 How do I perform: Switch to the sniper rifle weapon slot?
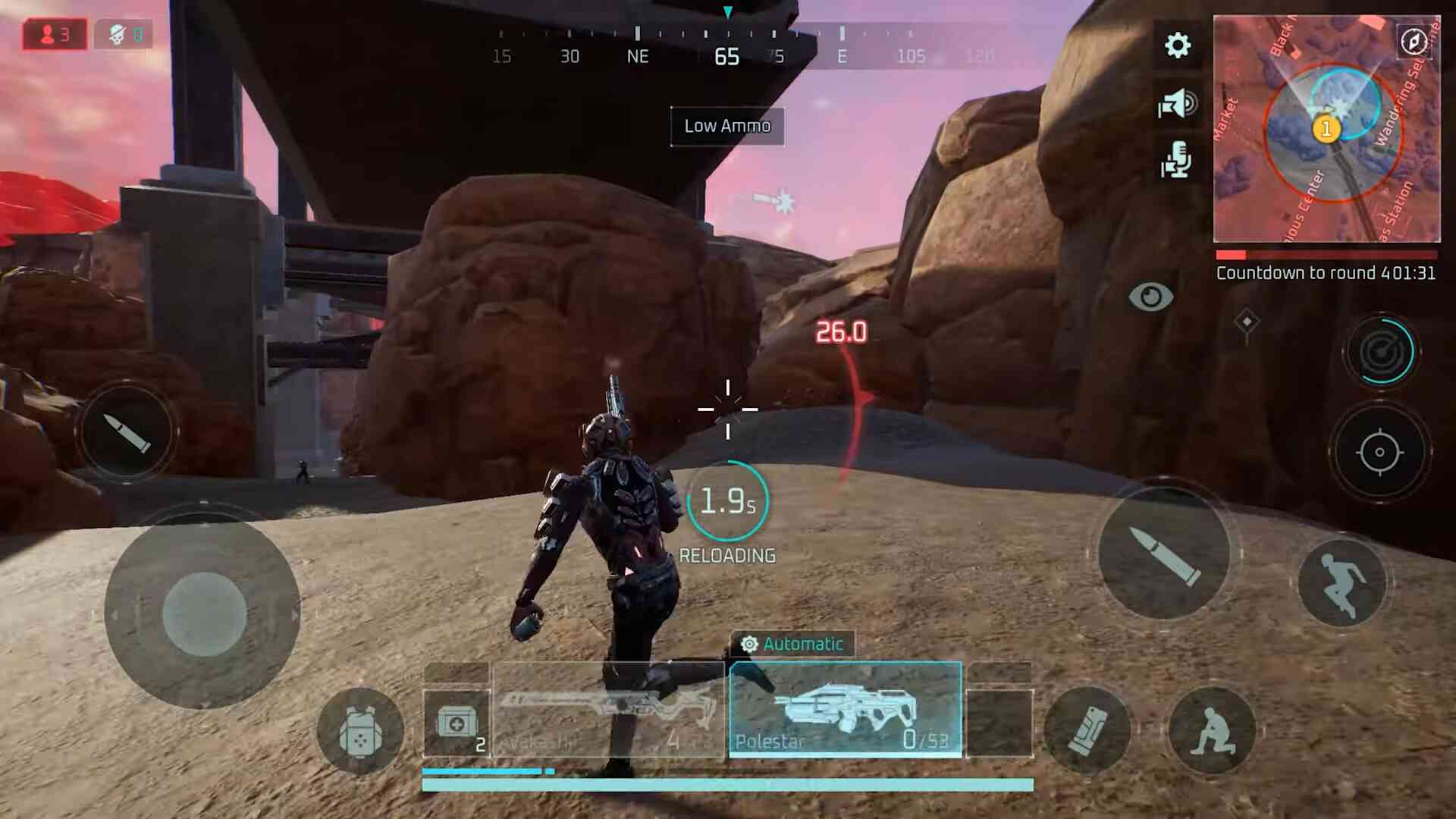coord(608,710)
